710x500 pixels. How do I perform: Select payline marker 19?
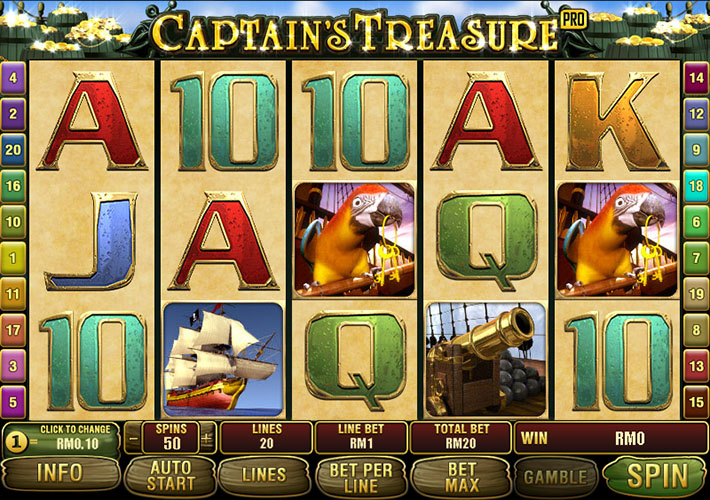pyautogui.click(x=696, y=294)
